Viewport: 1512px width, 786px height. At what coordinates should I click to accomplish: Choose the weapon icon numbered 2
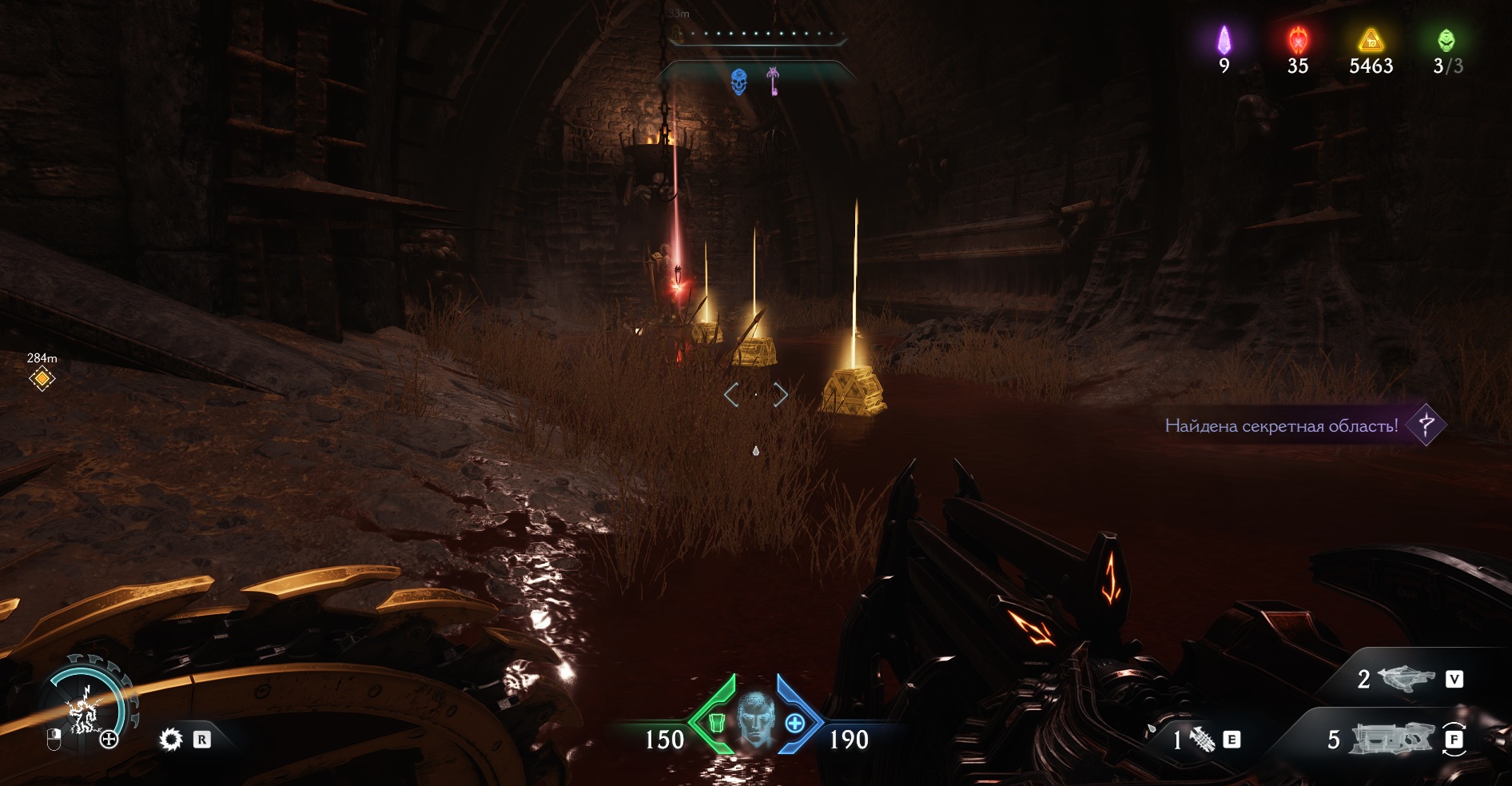pyautogui.click(x=1407, y=680)
